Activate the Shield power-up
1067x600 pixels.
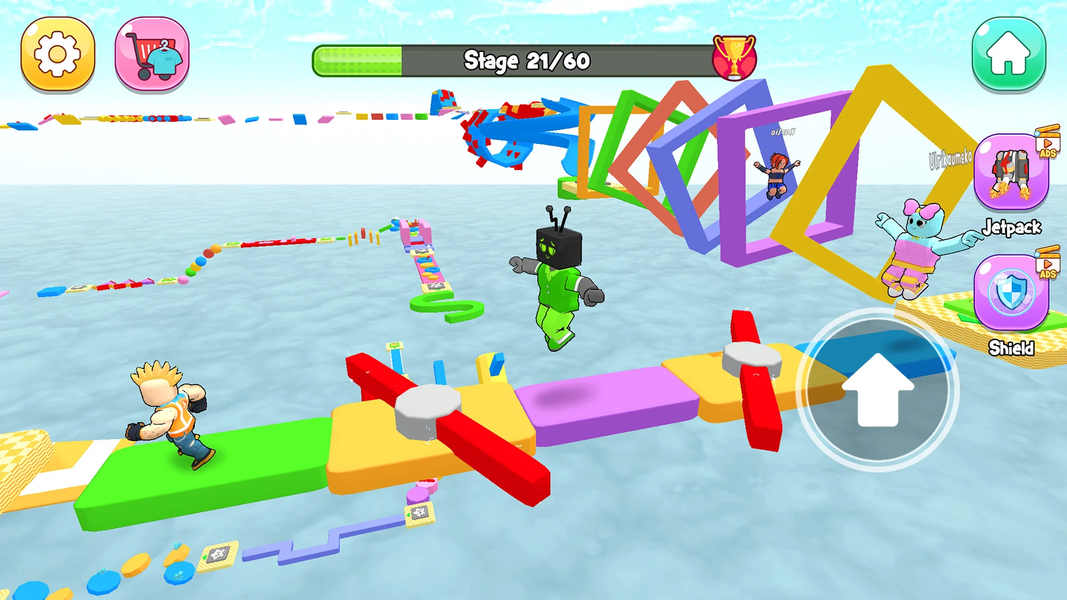point(1010,294)
